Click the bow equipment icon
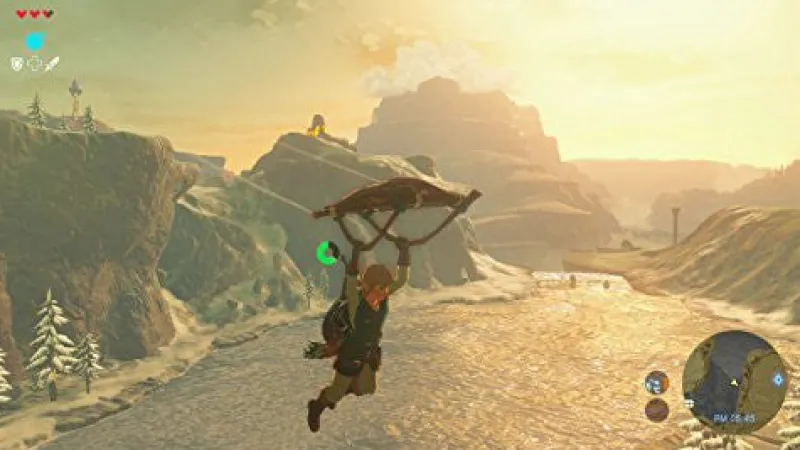This screenshot has width=800, height=450. coord(34,64)
